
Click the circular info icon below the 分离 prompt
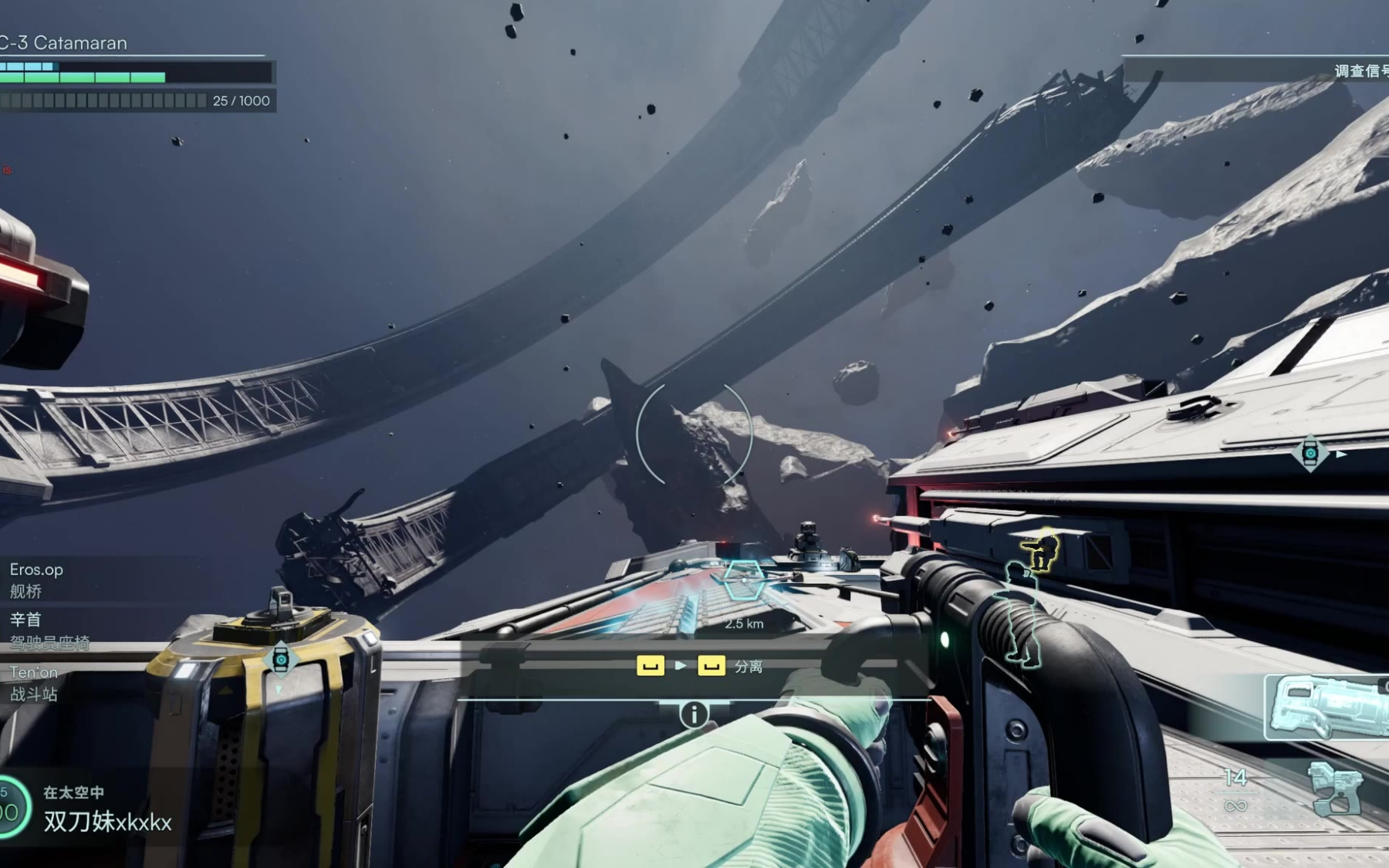pos(694,714)
